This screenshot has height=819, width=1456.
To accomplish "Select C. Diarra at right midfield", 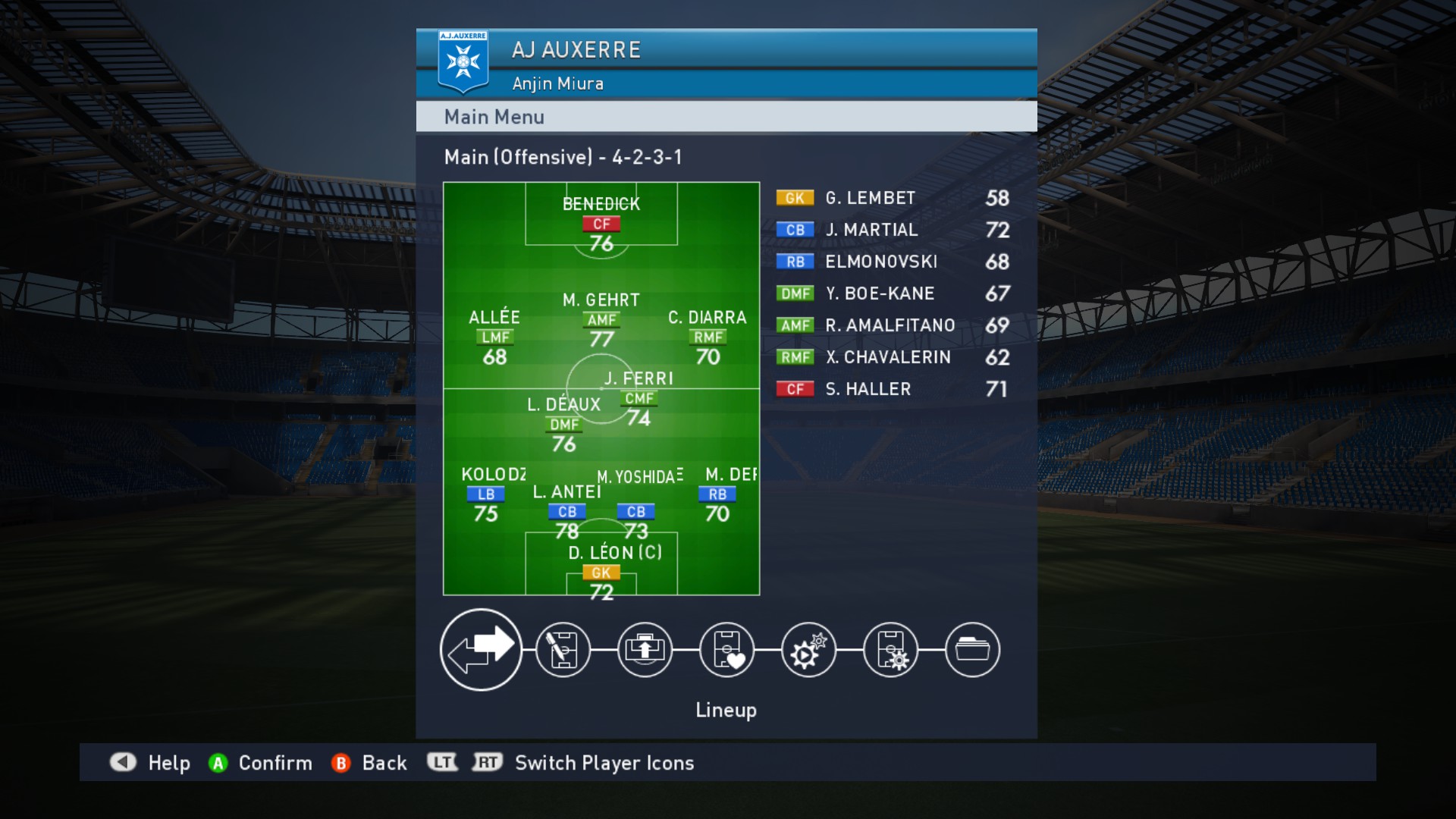I will point(708,337).
